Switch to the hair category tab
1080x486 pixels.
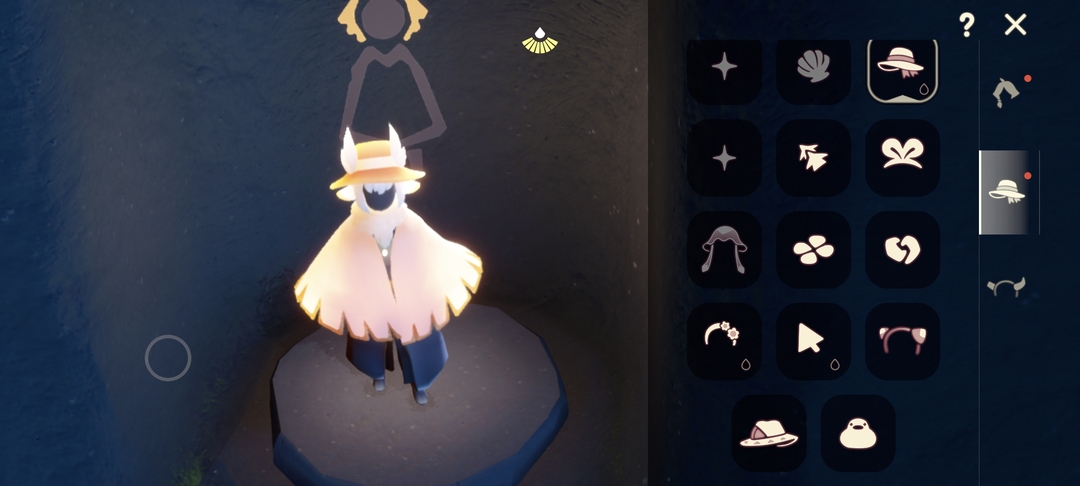tap(1007, 93)
